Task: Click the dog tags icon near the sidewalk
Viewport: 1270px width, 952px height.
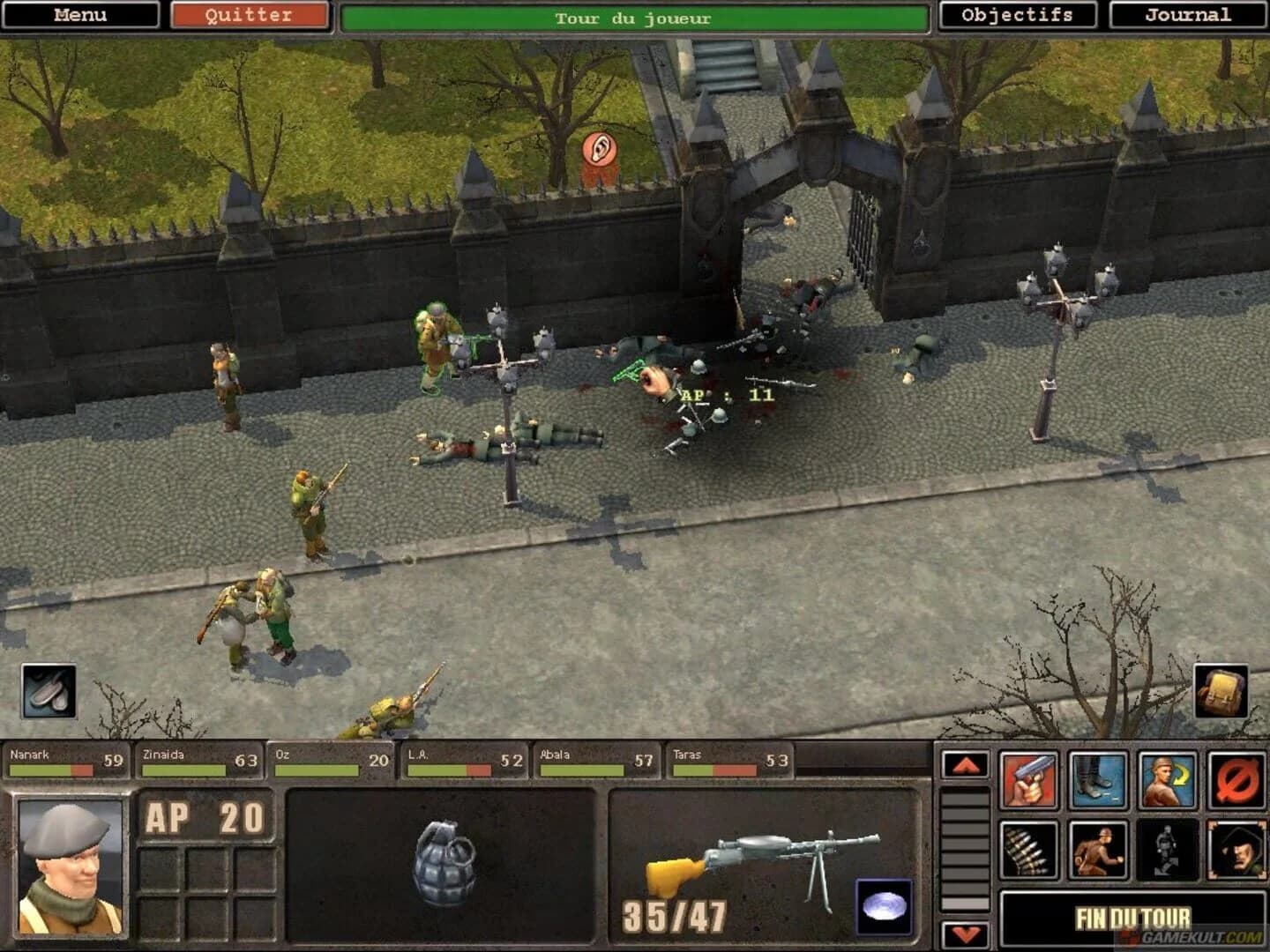Action: (x=49, y=693)
